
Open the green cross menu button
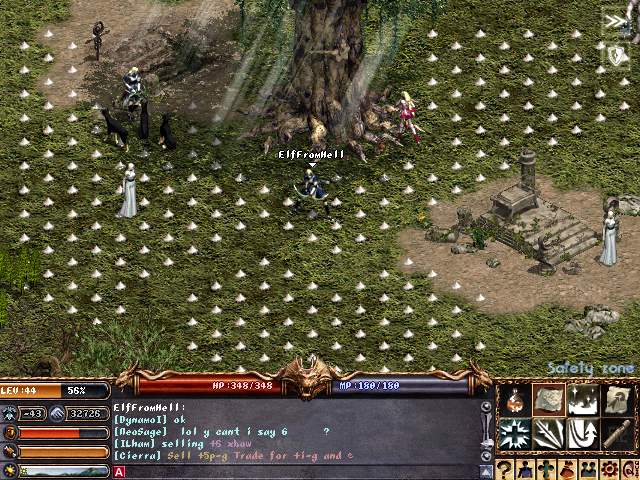(546, 469)
